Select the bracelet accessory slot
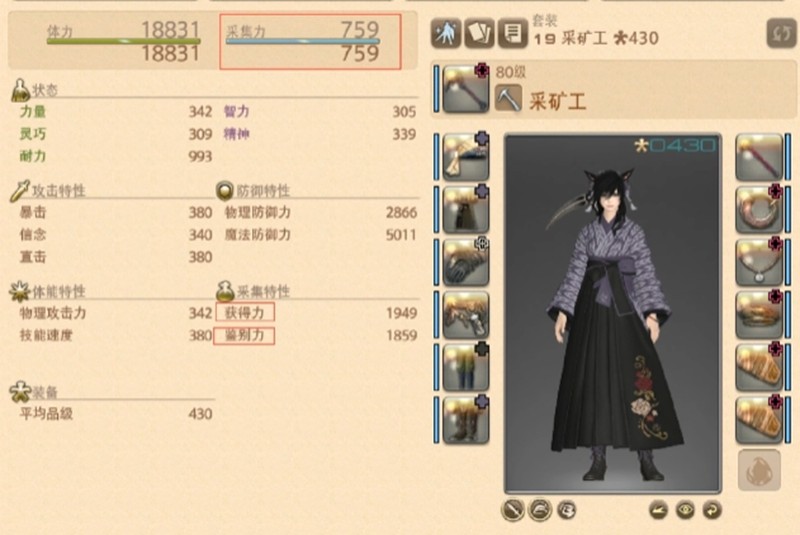 click(x=759, y=314)
